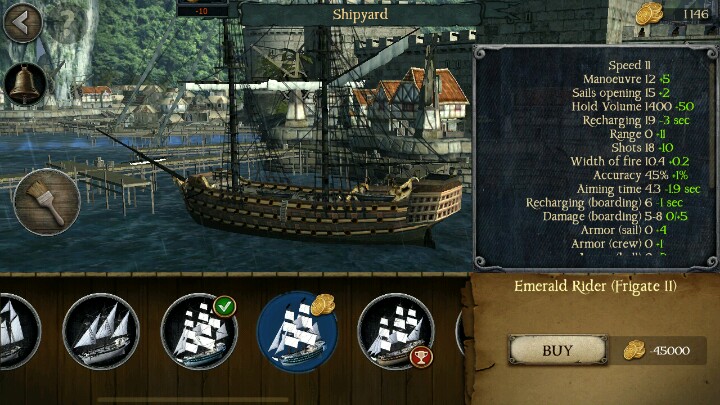Go back with the arrow button
The image size is (720, 405).
(21, 22)
